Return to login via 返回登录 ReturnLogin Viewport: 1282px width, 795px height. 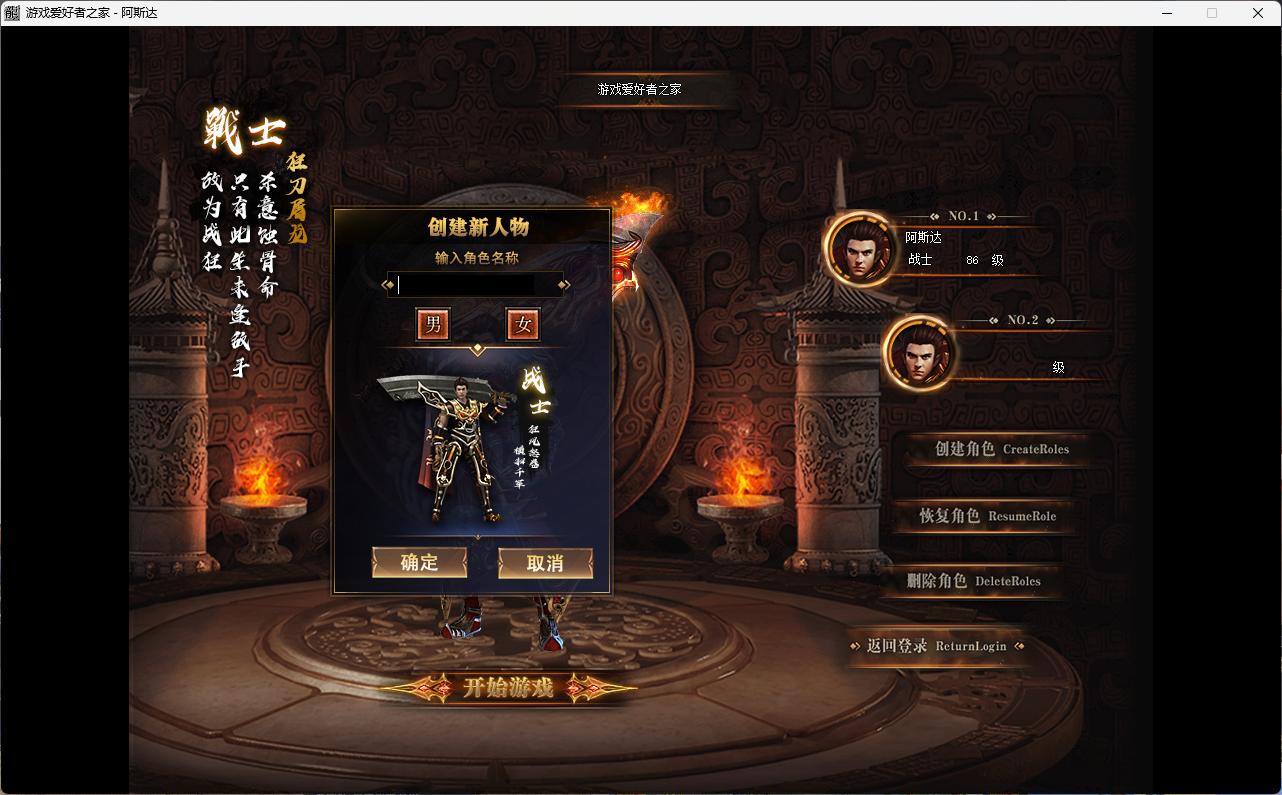pos(936,646)
